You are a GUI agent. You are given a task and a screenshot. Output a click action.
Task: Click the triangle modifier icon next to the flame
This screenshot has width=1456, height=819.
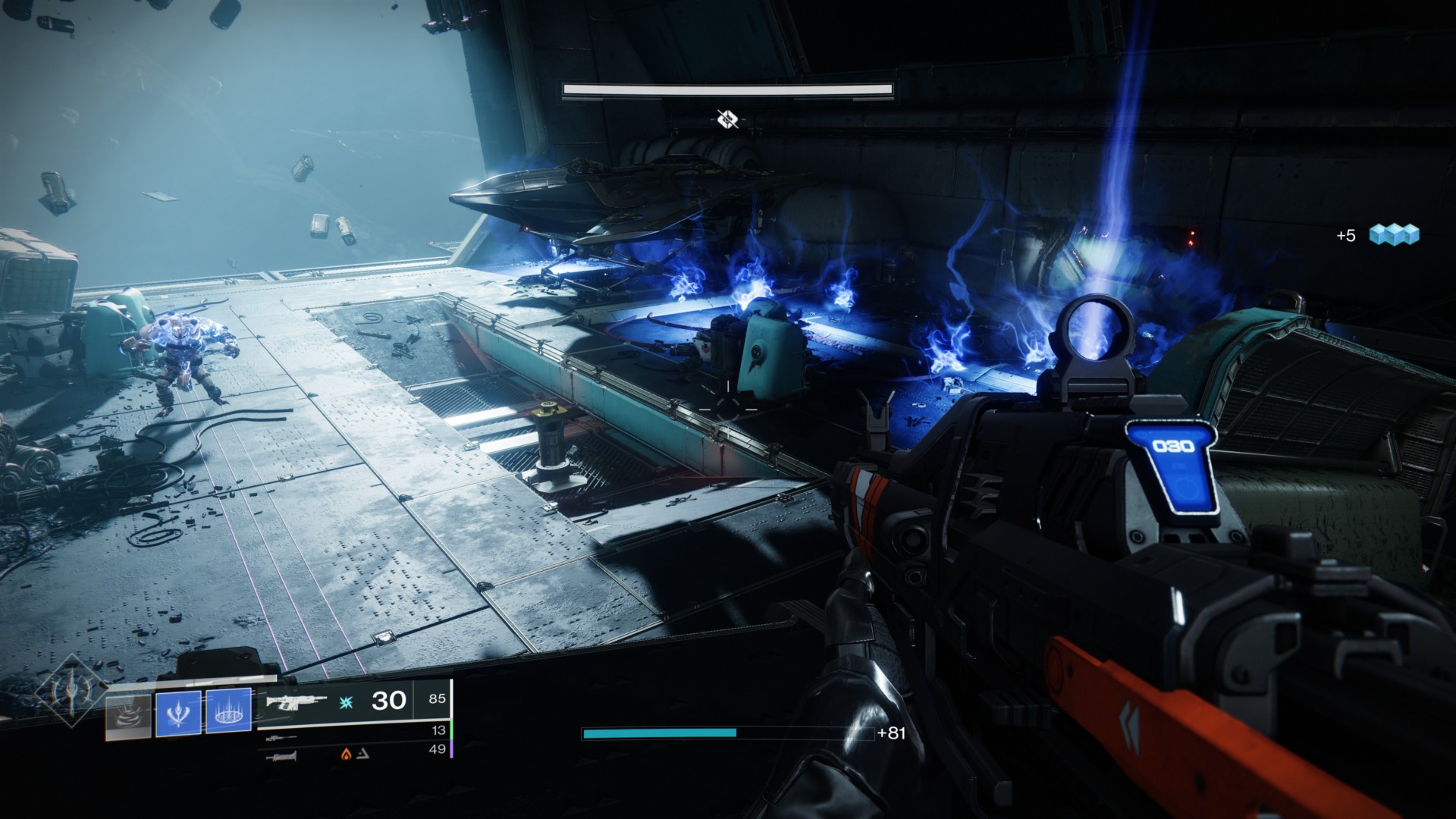click(363, 755)
